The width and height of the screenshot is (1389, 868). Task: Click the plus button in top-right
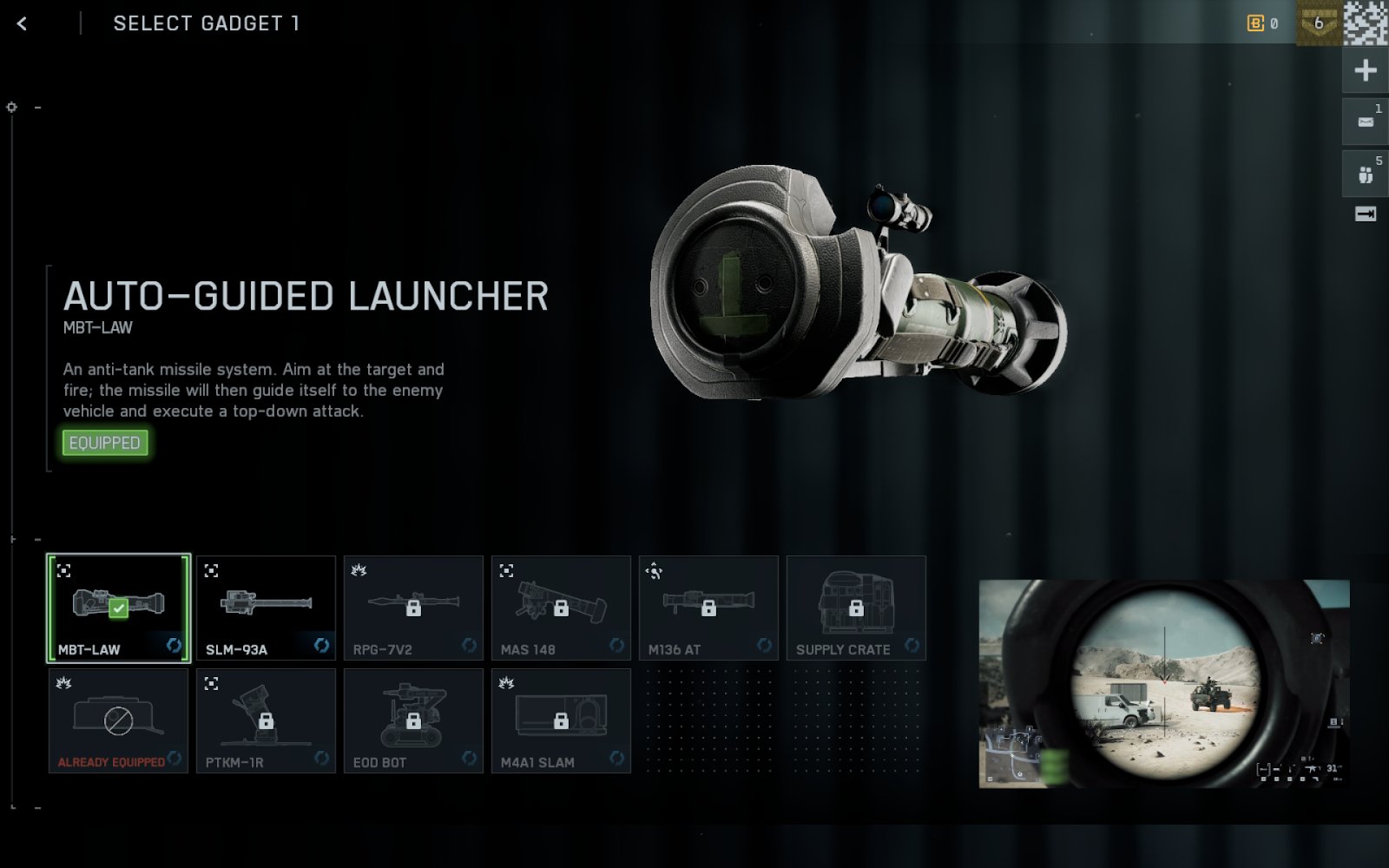[x=1366, y=70]
